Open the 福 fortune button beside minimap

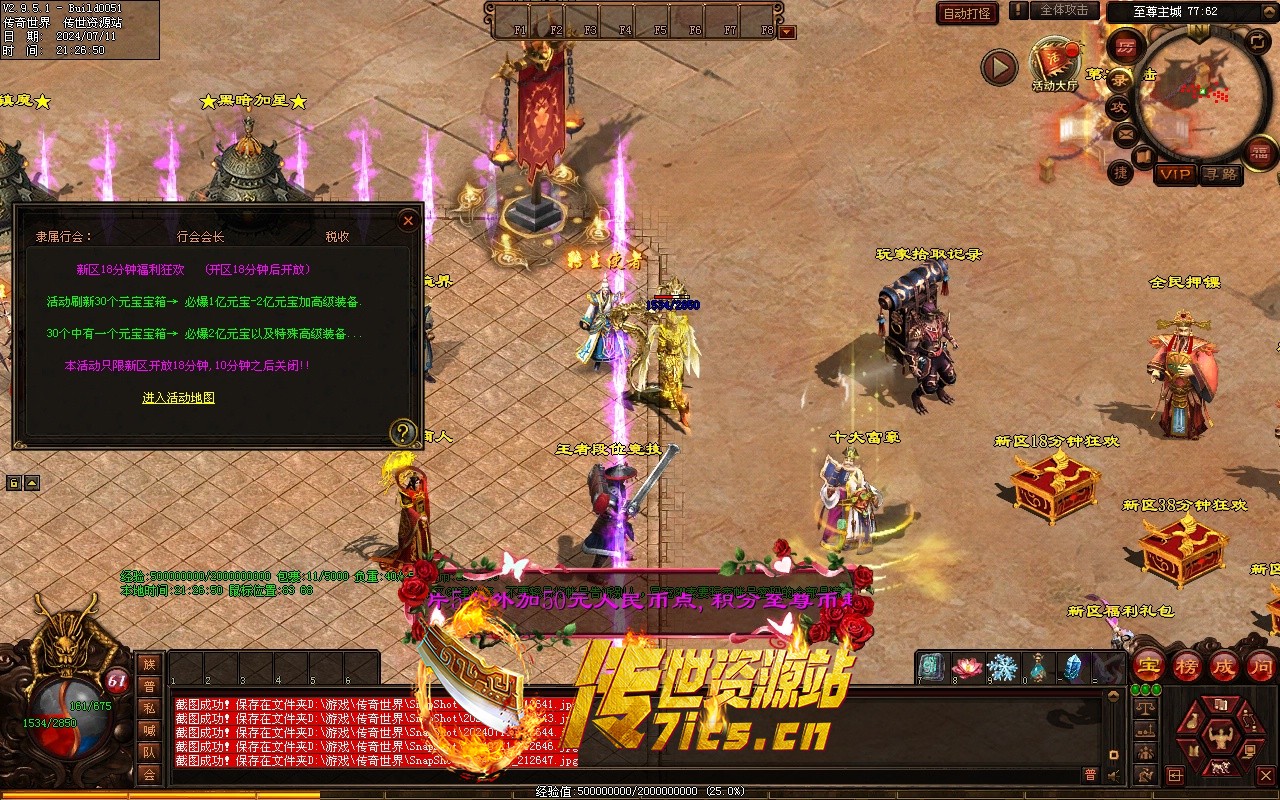[x=1260, y=151]
